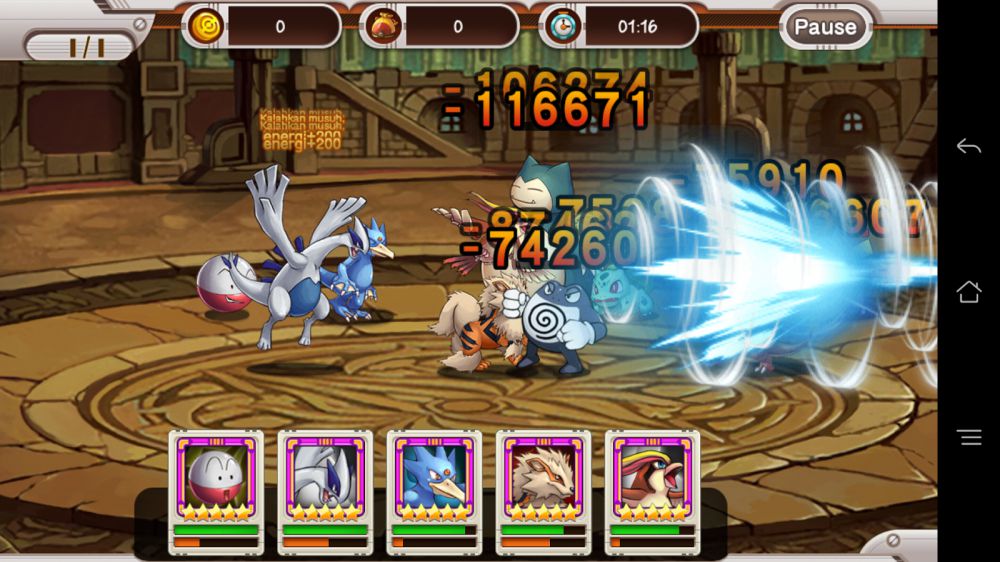1000x562 pixels.
Task: Pick the Pidgeot team card
Action: (x=652, y=478)
